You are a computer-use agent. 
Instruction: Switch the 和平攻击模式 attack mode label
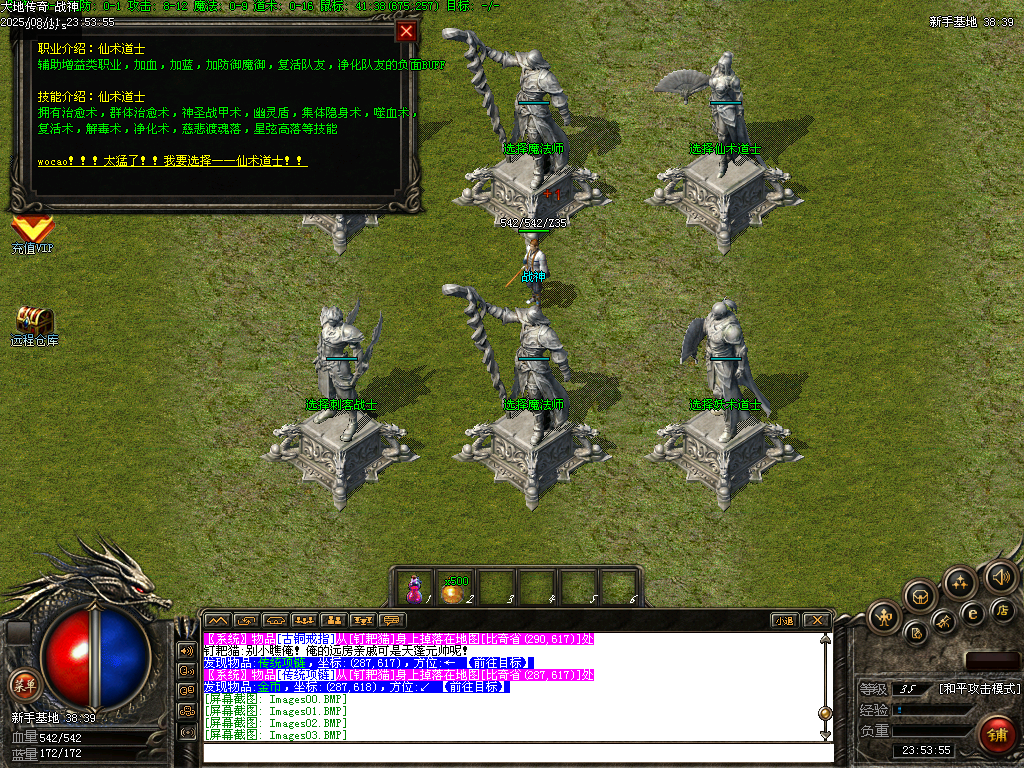click(979, 689)
